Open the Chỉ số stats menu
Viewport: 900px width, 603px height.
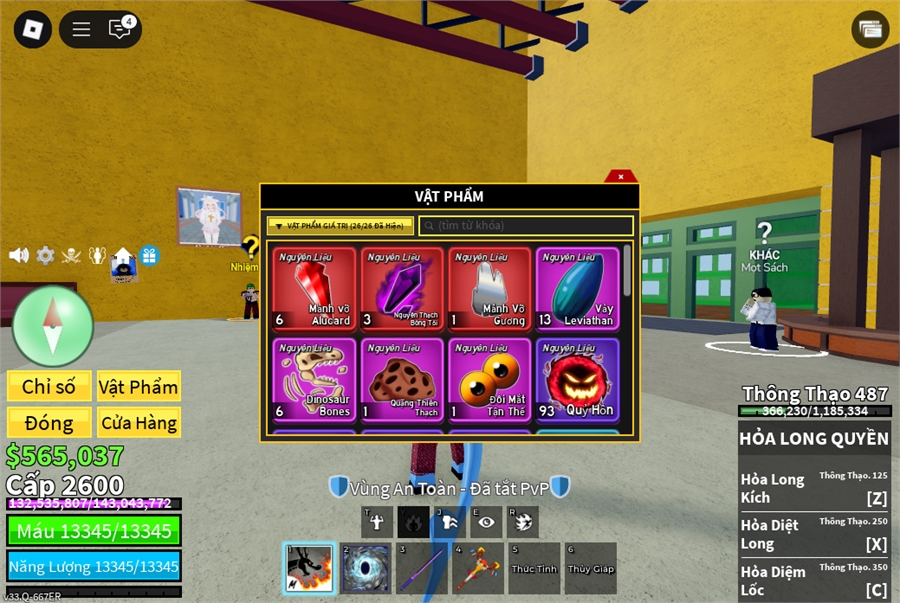[x=49, y=387]
